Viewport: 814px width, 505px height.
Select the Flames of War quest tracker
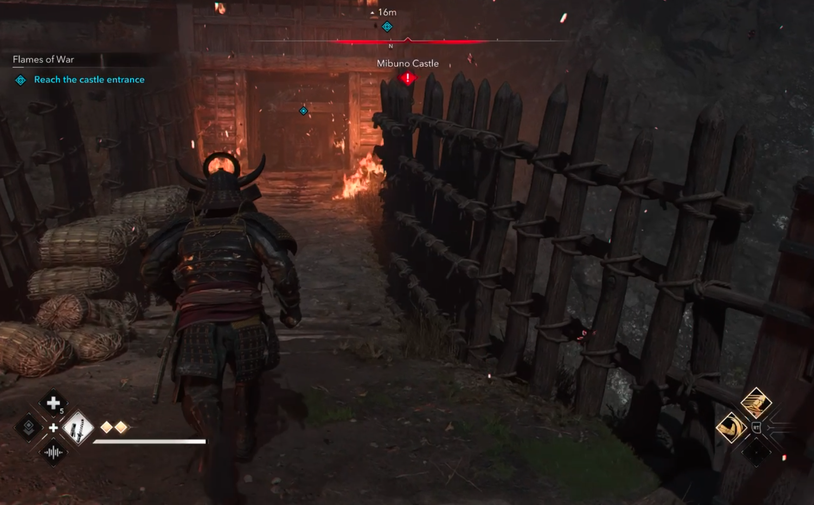[x=43, y=60]
